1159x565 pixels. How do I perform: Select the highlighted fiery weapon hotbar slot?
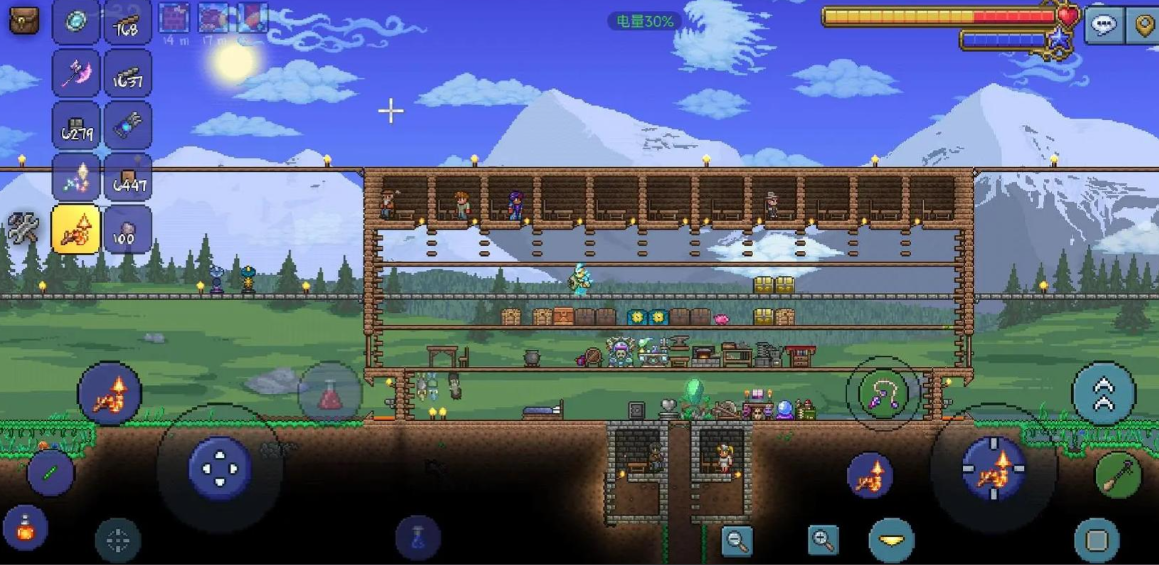tap(76, 229)
